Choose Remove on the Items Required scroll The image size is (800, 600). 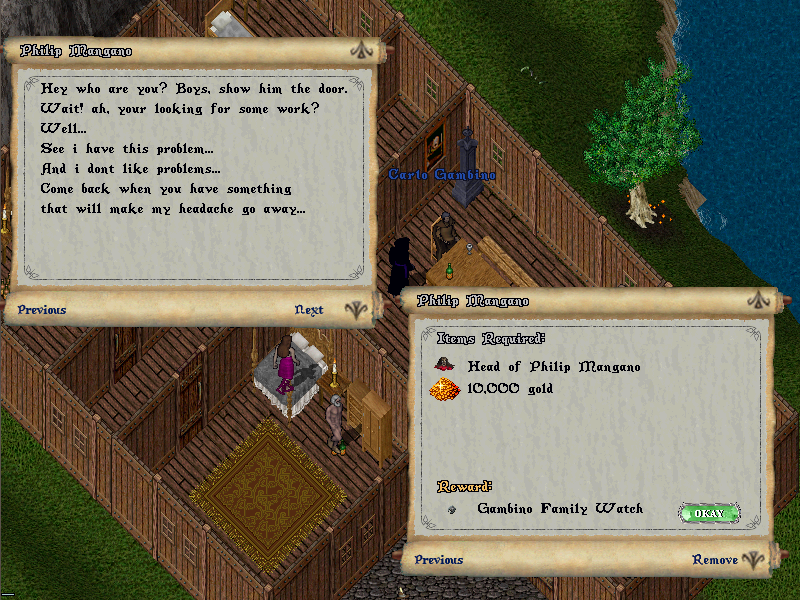click(x=714, y=560)
